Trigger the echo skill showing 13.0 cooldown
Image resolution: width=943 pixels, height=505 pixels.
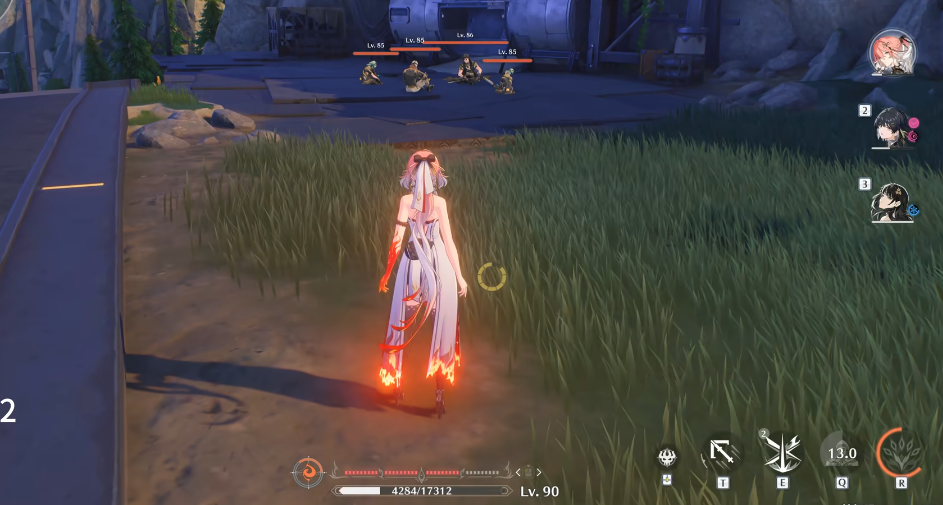pyautogui.click(x=841, y=453)
